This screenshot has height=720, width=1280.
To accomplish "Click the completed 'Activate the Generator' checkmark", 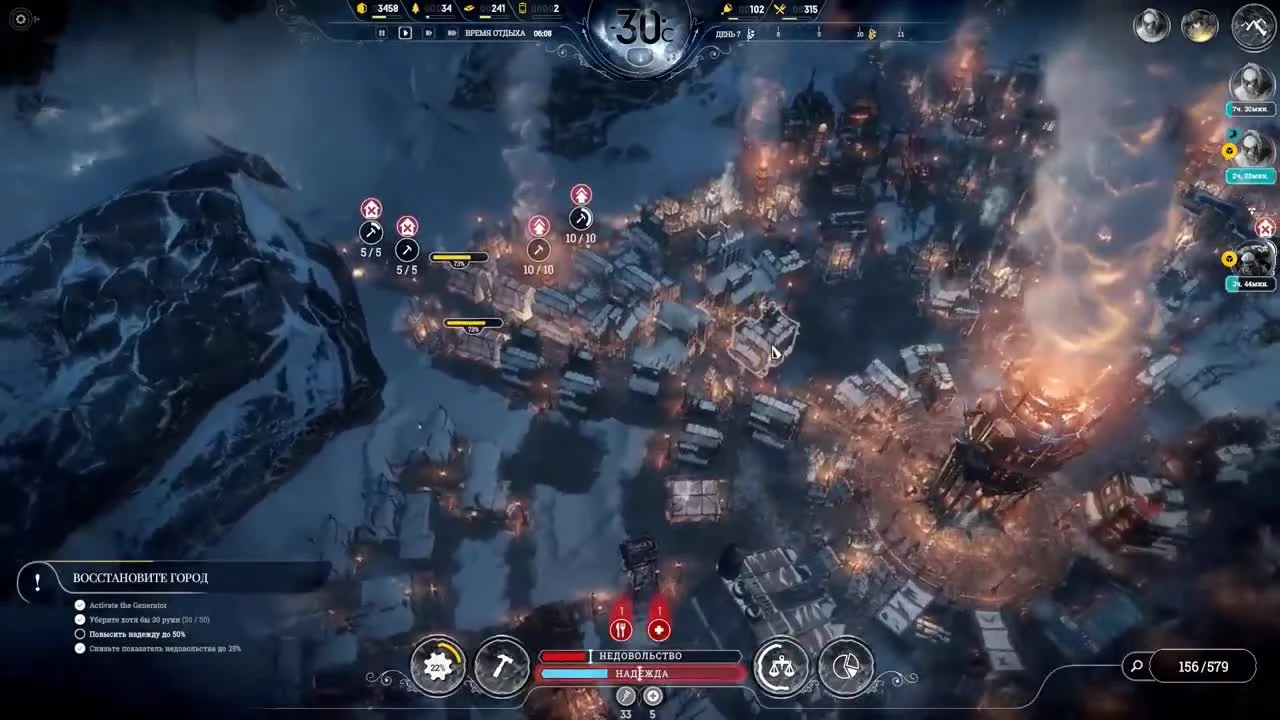I will point(80,604).
